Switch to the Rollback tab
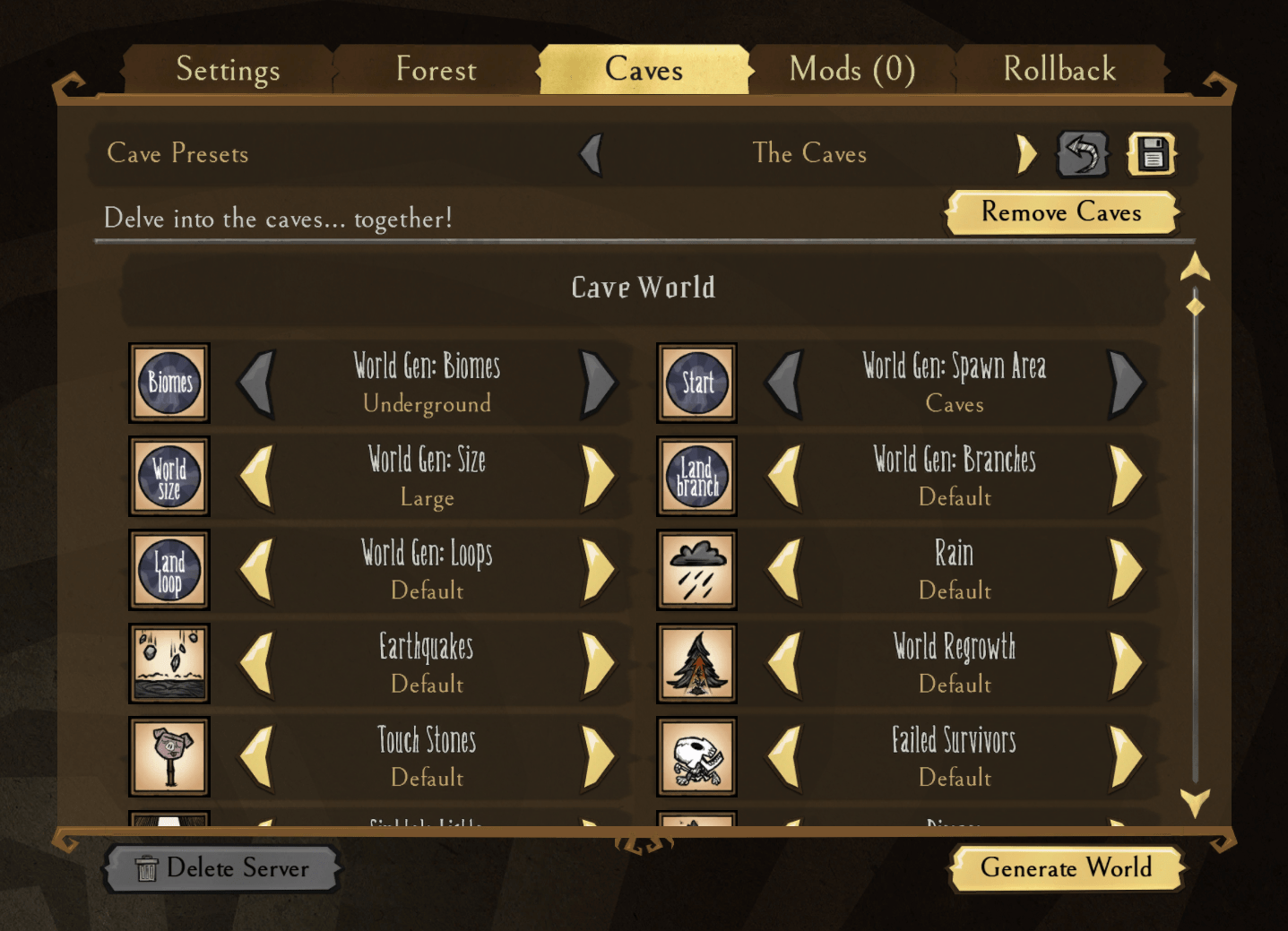This screenshot has width=1288, height=931. click(1059, 70)
